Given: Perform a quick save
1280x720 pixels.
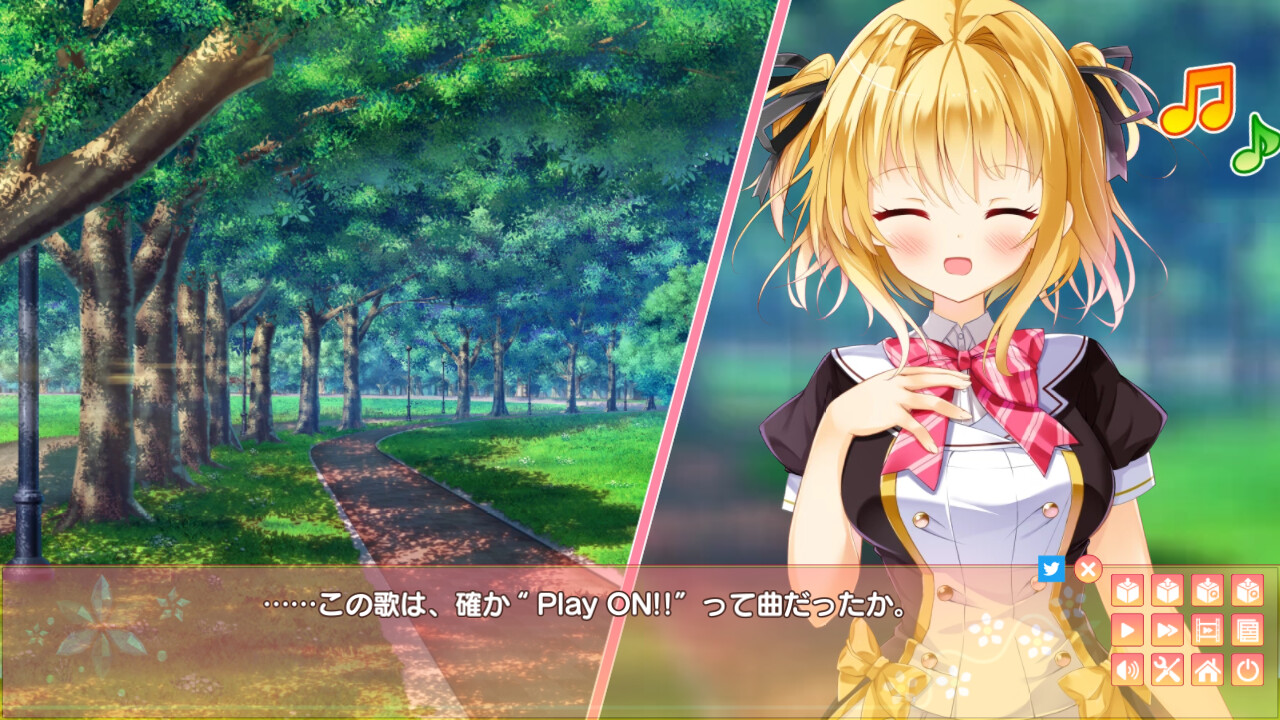Looking at the screenshot, I should point(1207,589).
